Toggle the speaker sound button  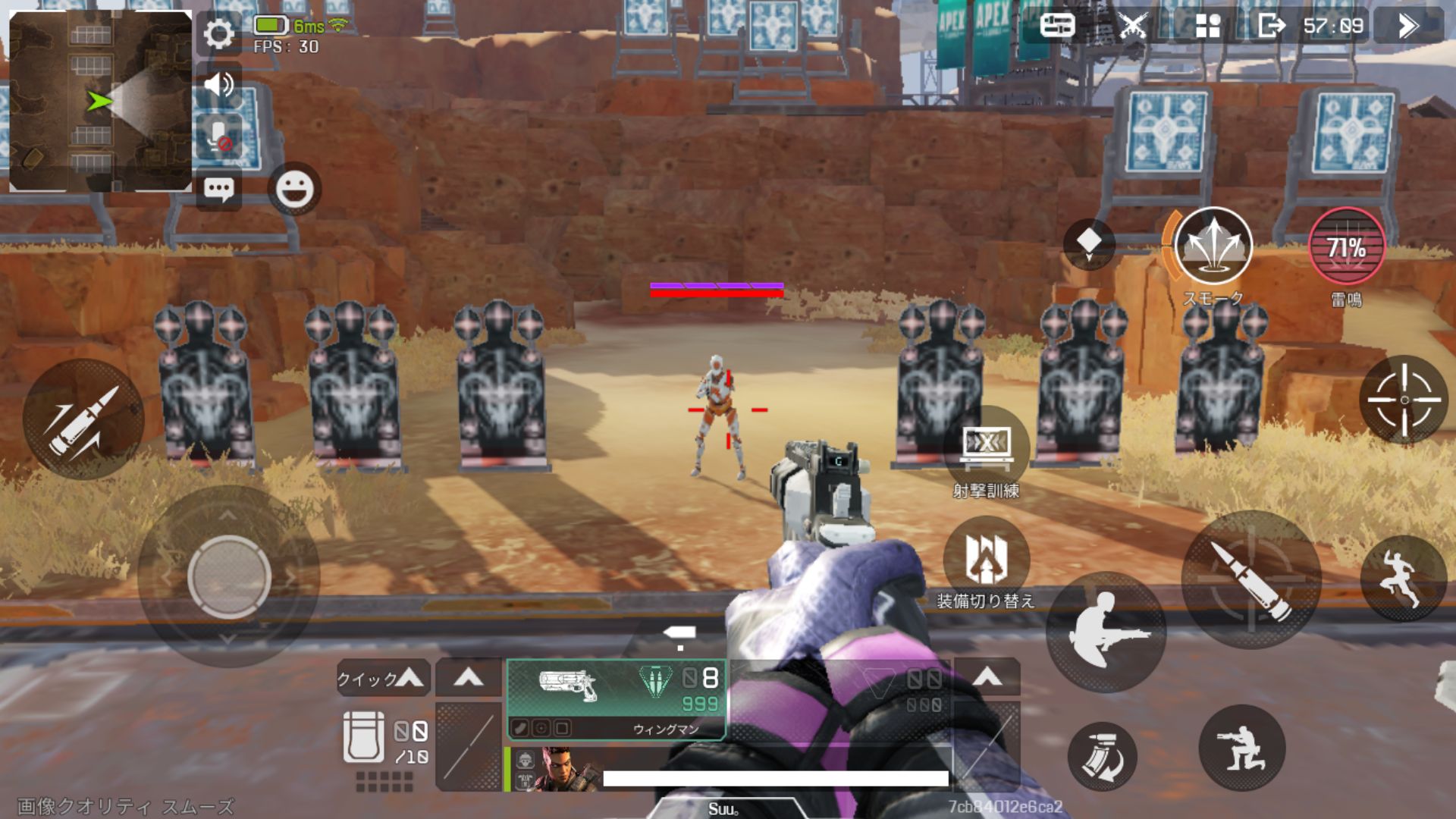click(219, 84)
